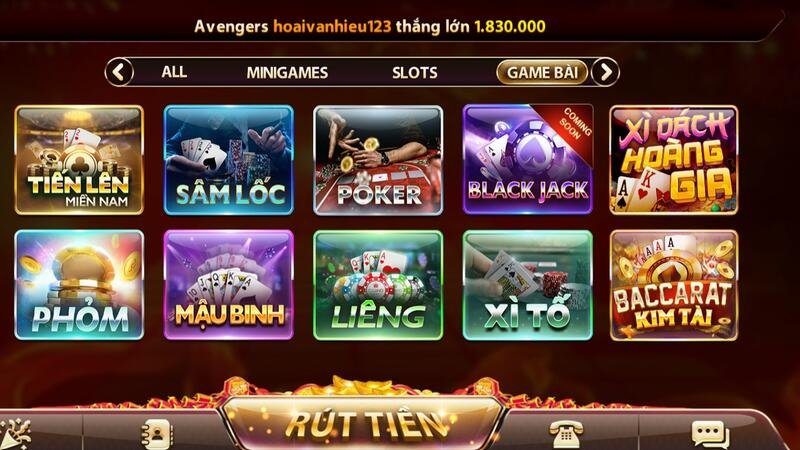Click the left arrow of the category bar

(x=119, y=72)
